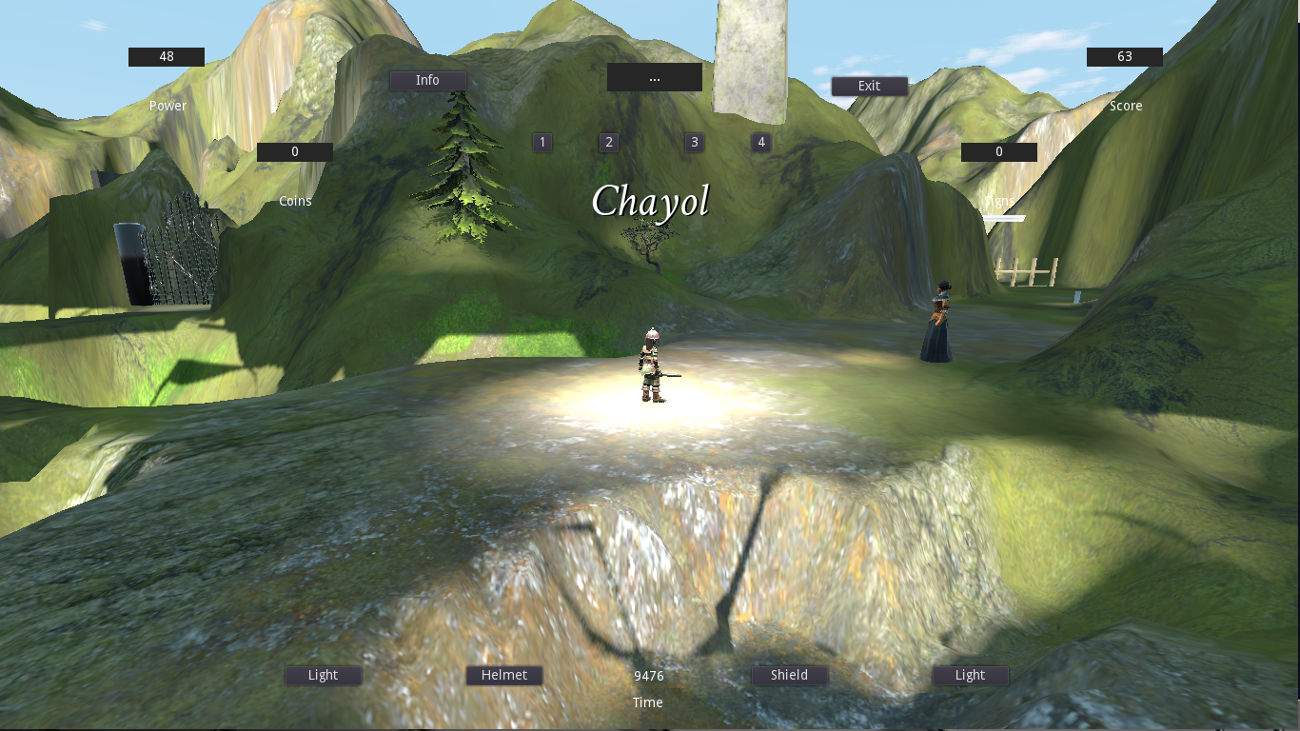Click the Coins counter showing 0
The width and height of the screenshot is (1300, 731).
(x=294, y=151)
